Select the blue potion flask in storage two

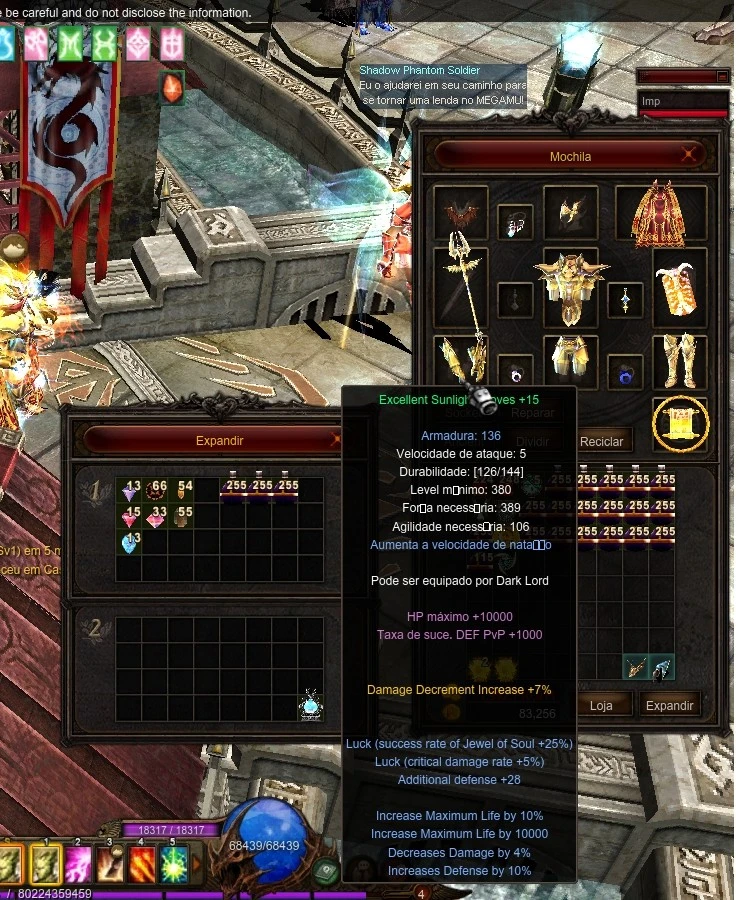310,705
